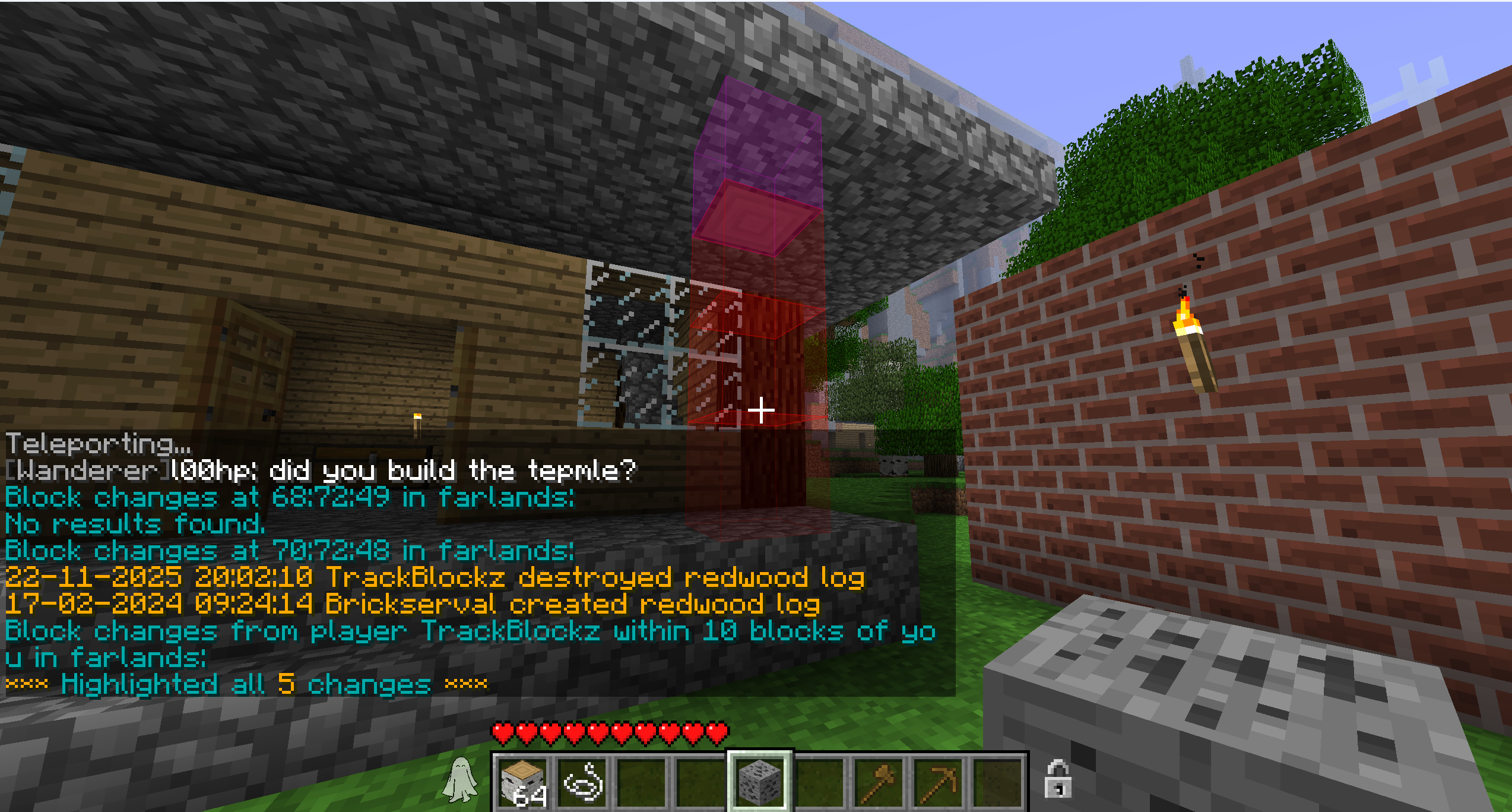This screenshot has width=1512, height=812.
Task: Equip the wooden pickaxe from hotbar
Action: pyautogui.click(x=938, y=781)
